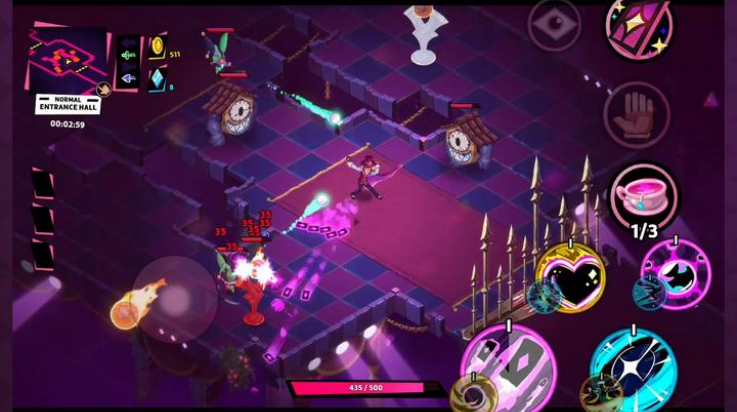Use the pink teacup item

(x=643, y=195)
